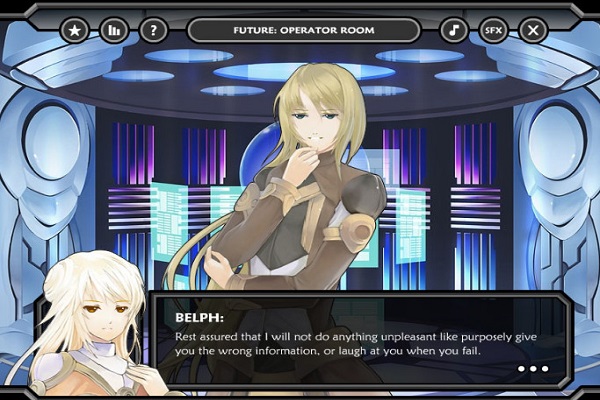Toggle the SFX sound button
The width and height of the screenshot is (600, 400).
pyautogui.click(x=493, y=30)
